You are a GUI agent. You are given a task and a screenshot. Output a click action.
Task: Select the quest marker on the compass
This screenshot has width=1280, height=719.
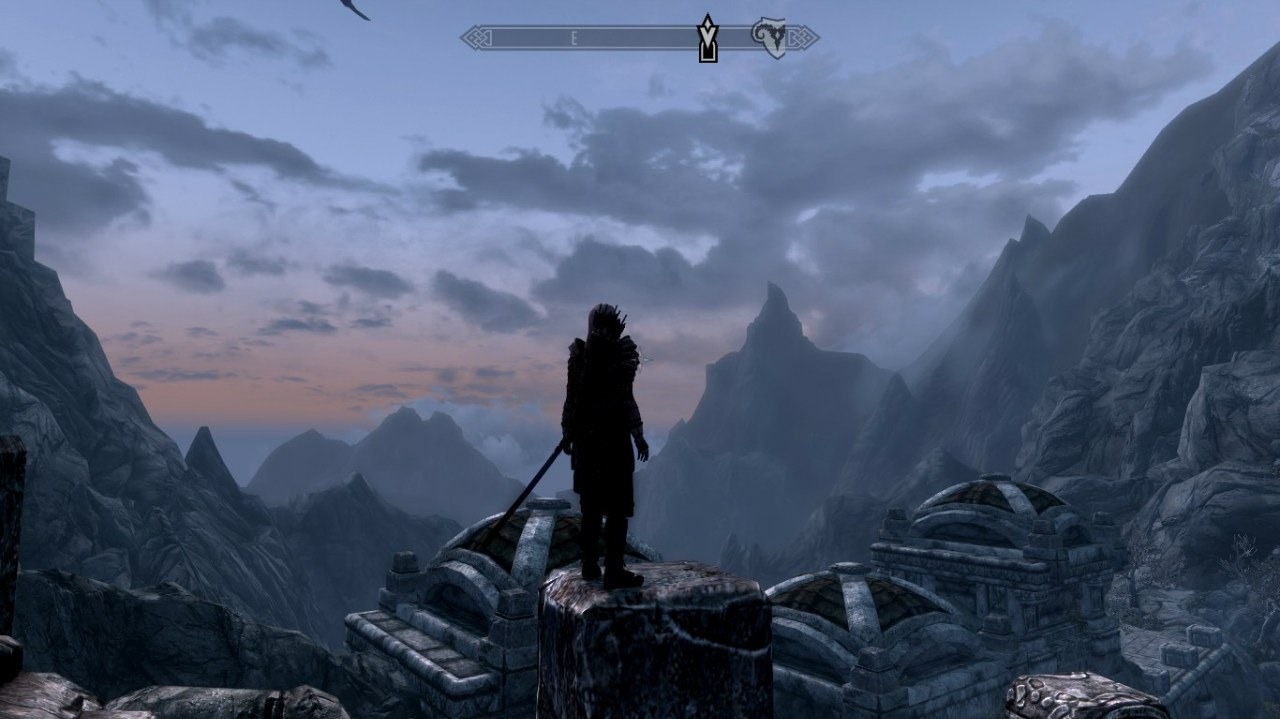pyautogui.click(x=708, y=38)
